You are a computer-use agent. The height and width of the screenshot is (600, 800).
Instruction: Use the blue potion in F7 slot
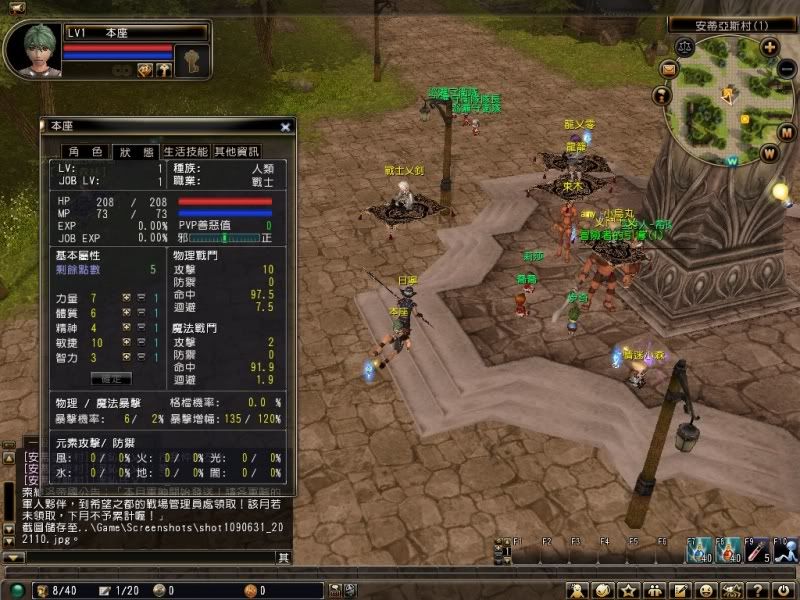(697, 549)
